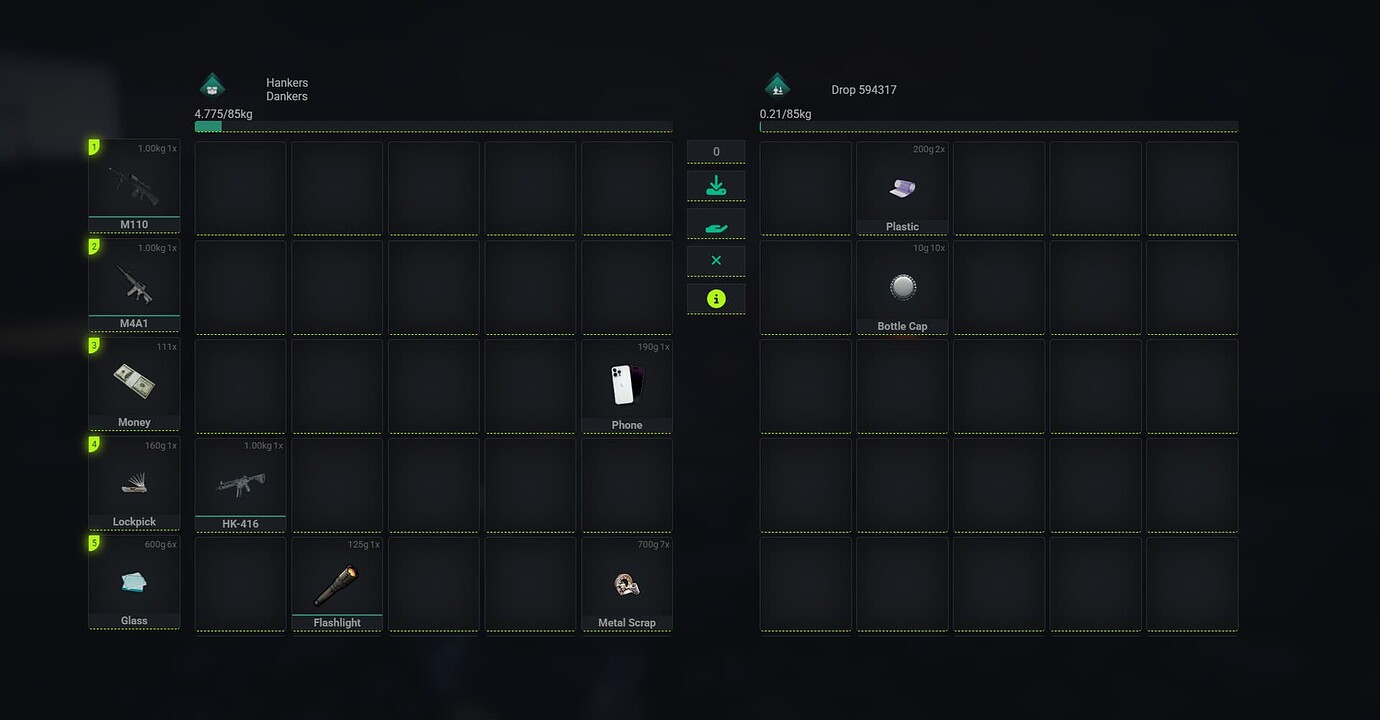
Task: Click the X cancel trade icon
Action: 715,259
